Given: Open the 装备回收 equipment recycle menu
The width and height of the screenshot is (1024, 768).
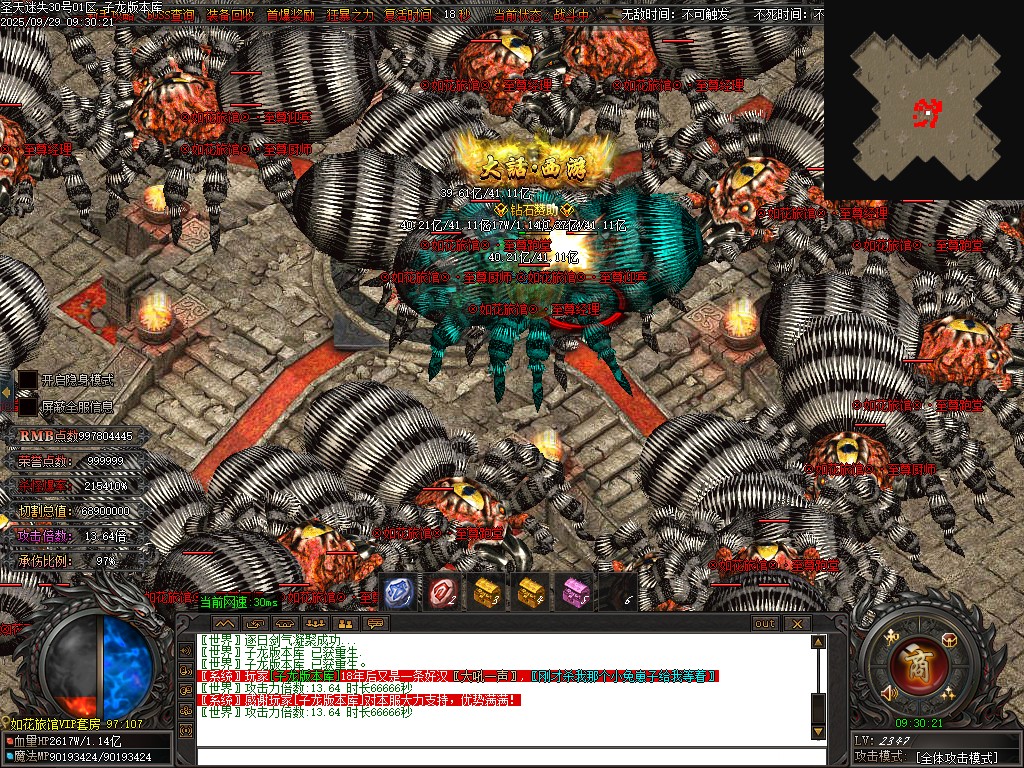Looking at the screenshot, I should [229, 15].
